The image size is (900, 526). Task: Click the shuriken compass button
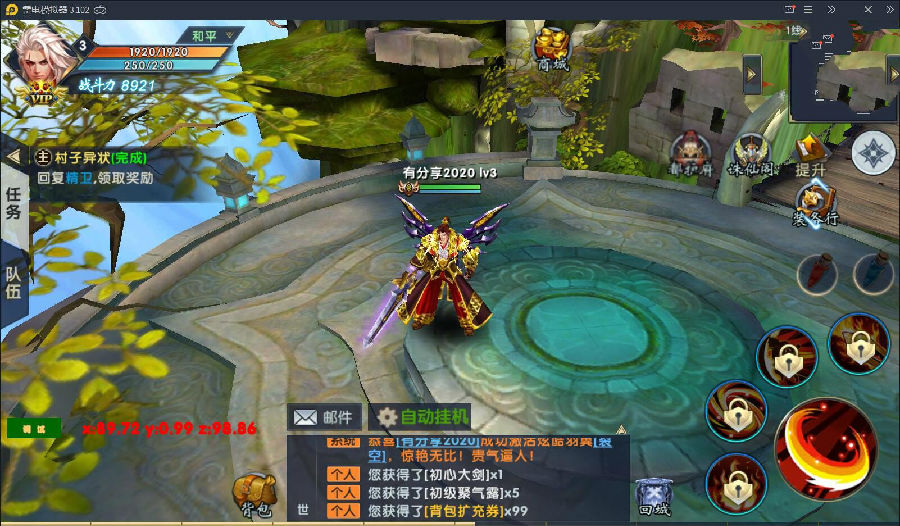[x=874, y=153]
